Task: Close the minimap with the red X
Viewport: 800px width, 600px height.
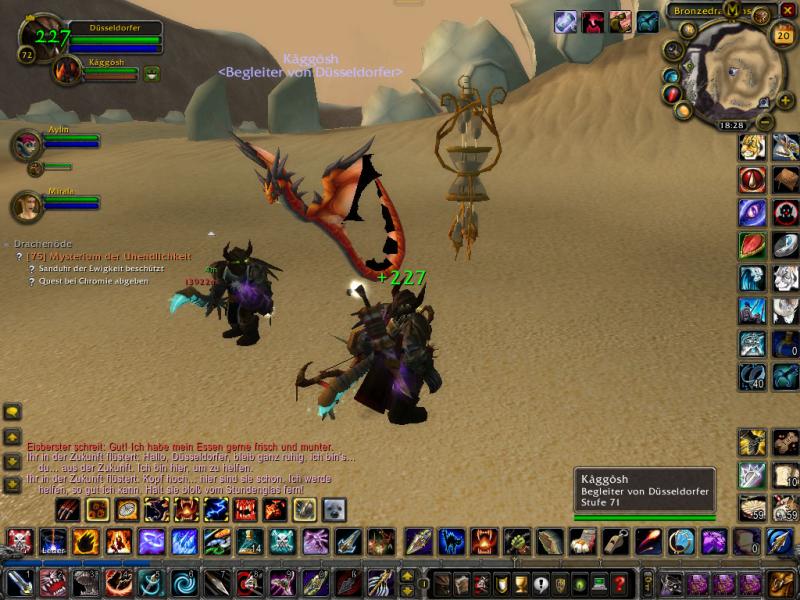Action: click(788, 10)
